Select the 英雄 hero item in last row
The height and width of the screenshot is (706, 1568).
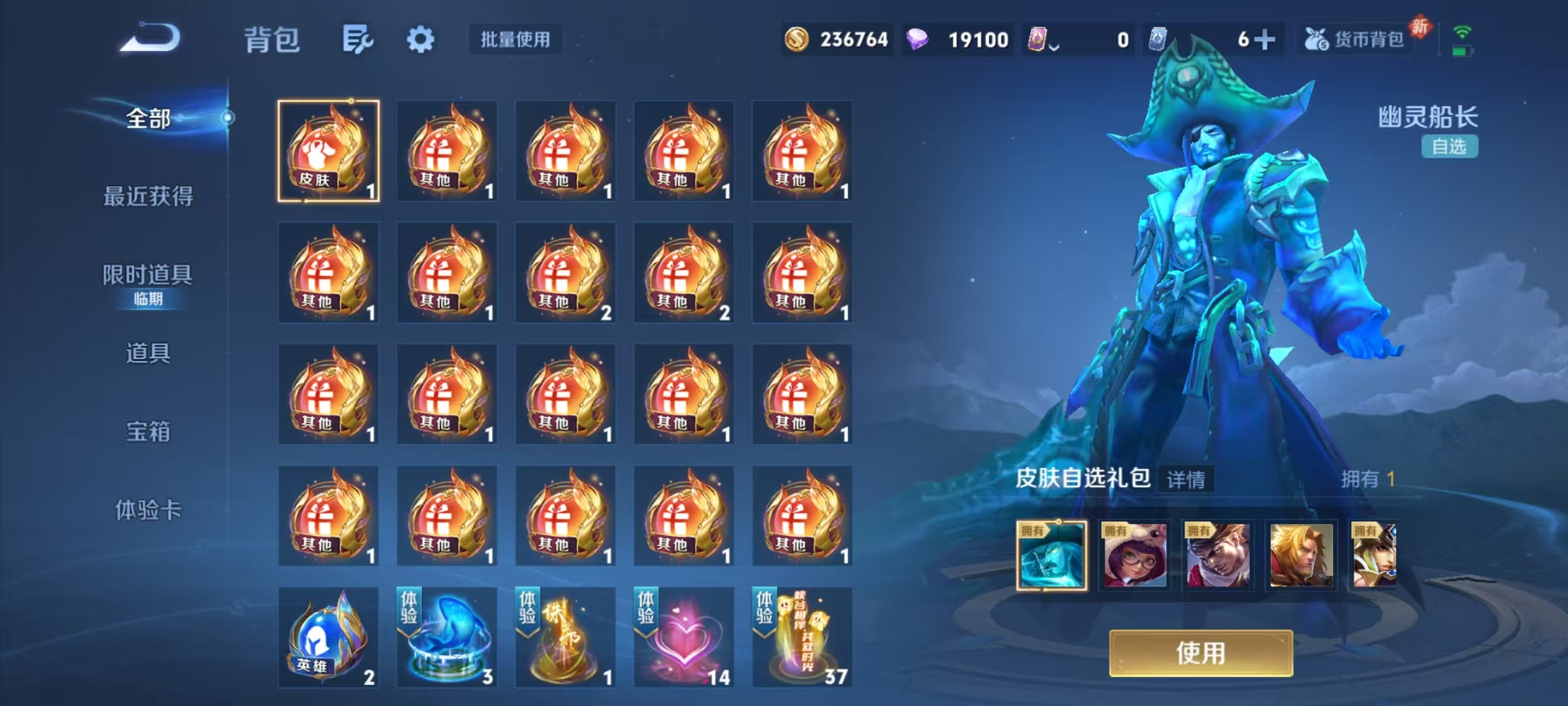click(x=329, y=637)
